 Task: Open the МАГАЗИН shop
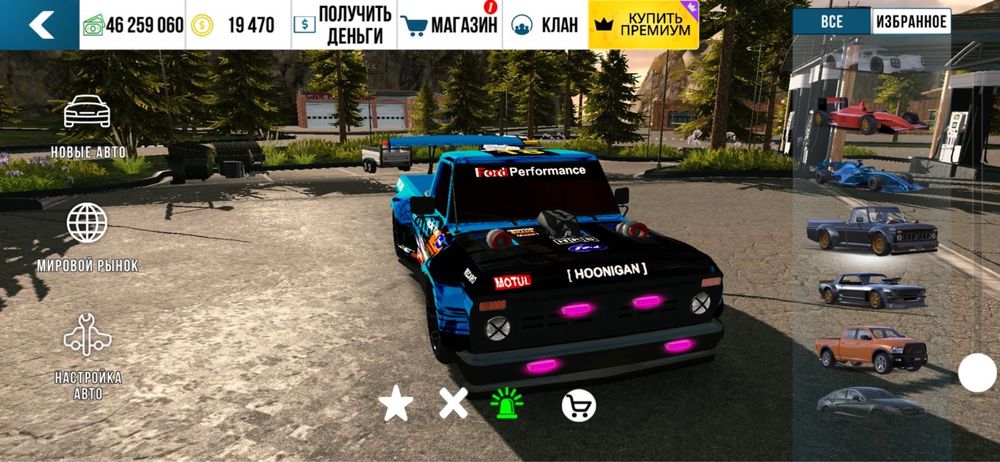click(x=449, y=25)
